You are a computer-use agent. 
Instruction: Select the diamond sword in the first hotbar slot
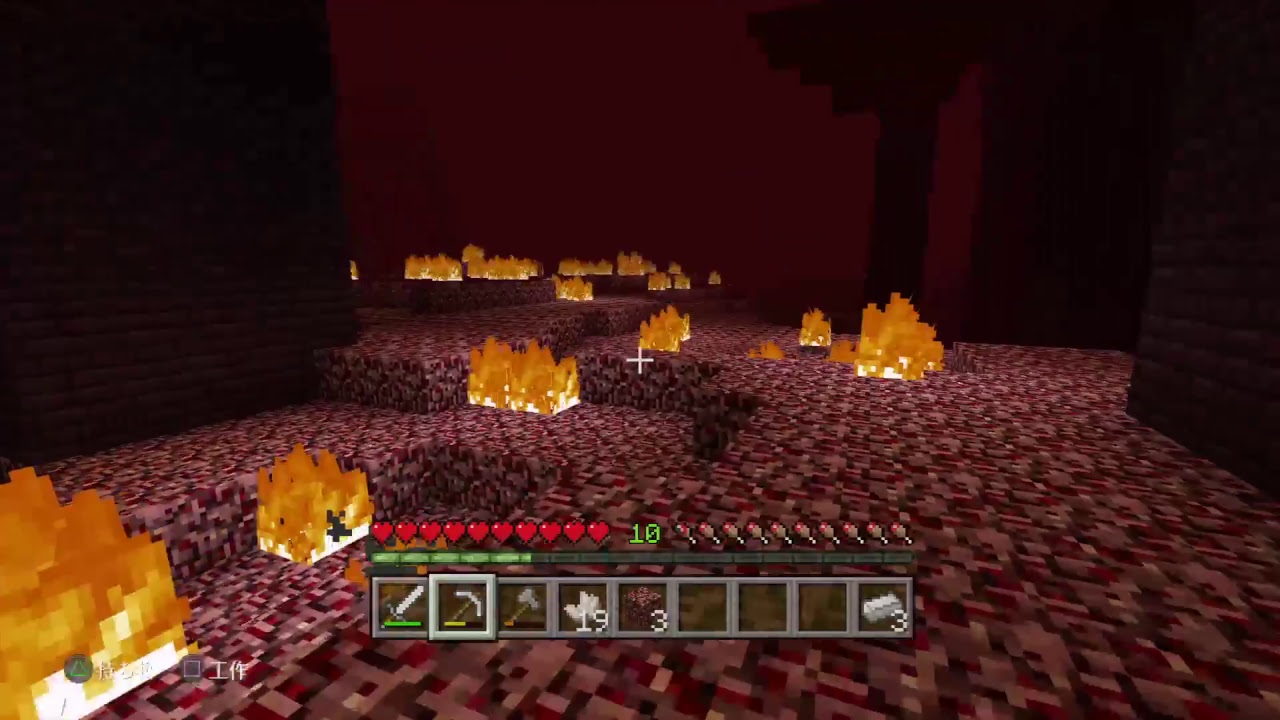(399, 604)
